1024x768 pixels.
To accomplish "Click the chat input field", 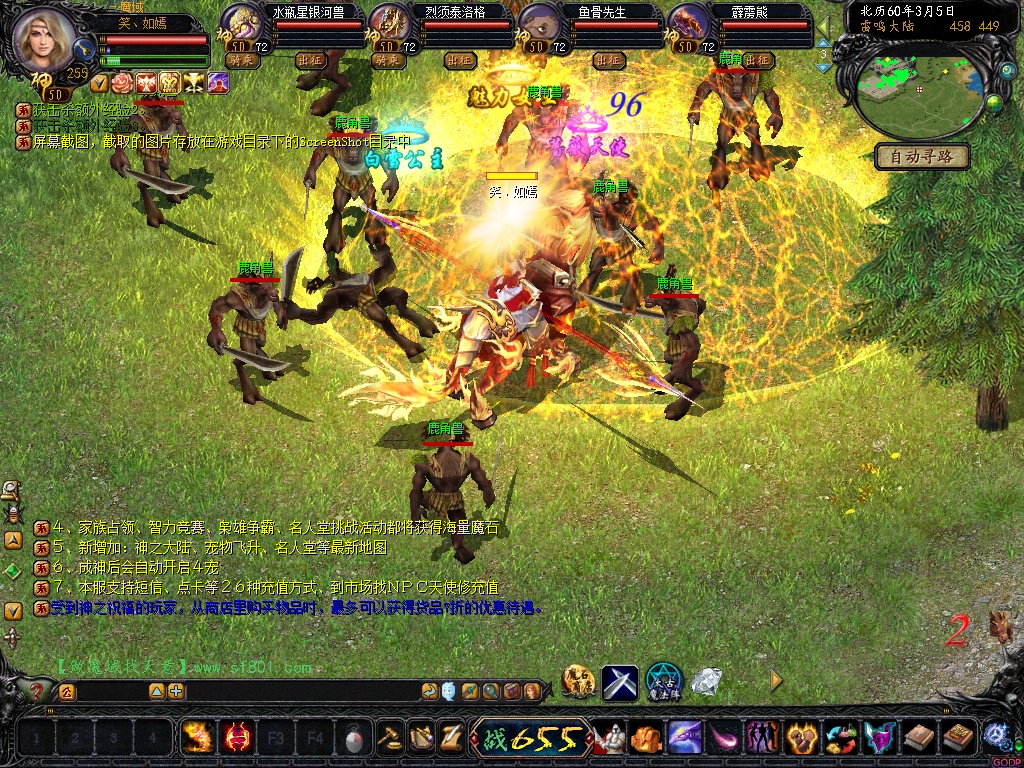I will coord(110,691).
